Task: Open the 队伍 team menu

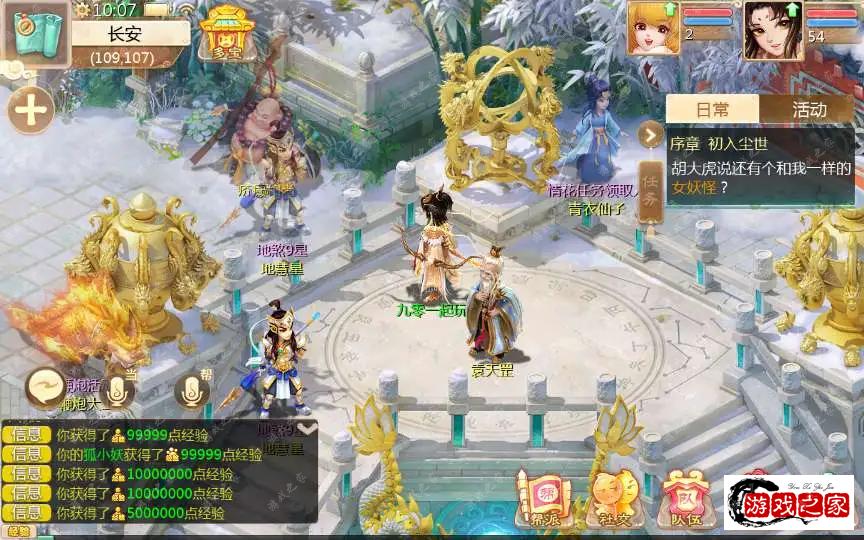Action: pos(684,498)
